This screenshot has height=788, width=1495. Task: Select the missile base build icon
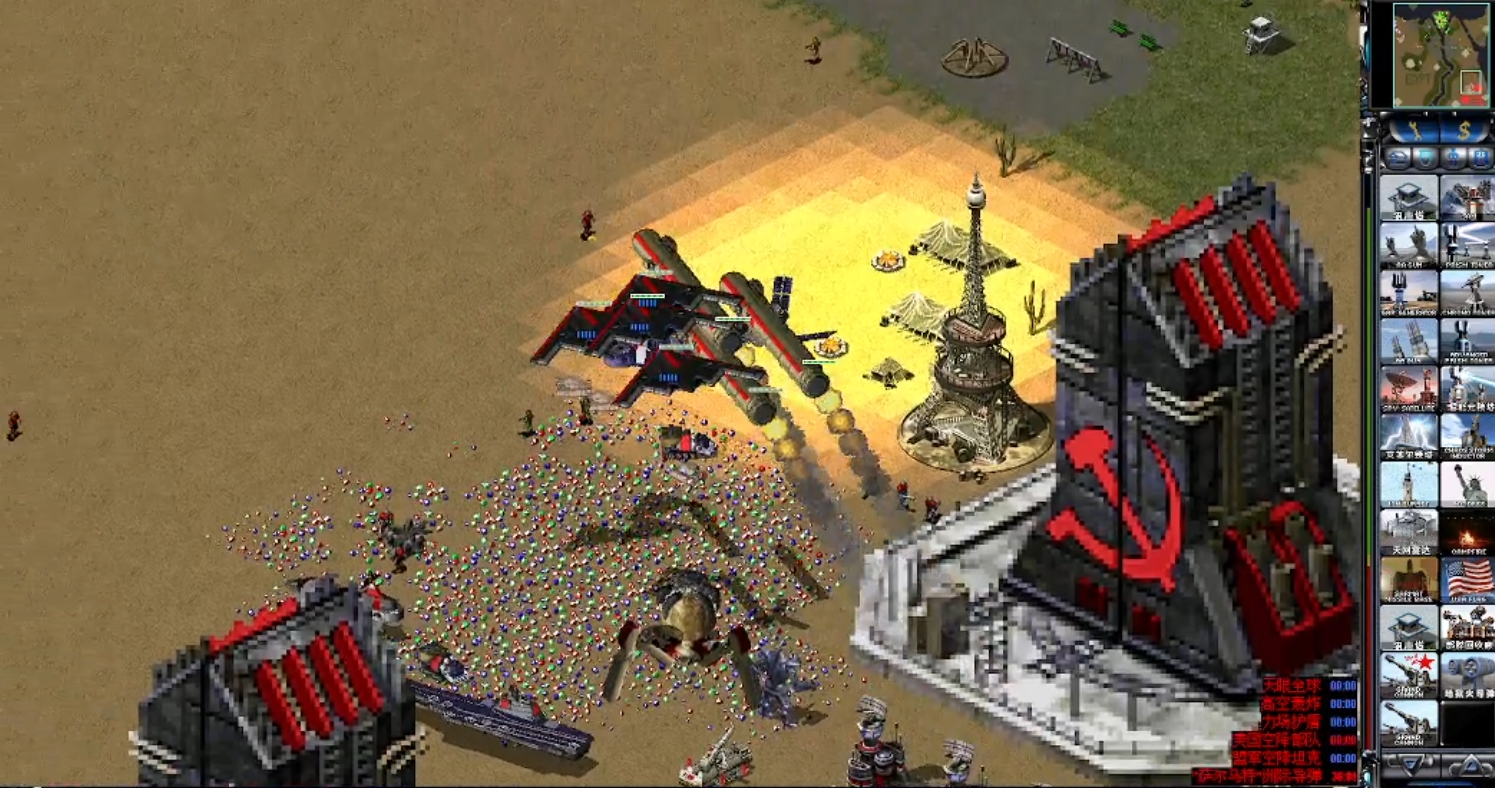[1409, 580]
